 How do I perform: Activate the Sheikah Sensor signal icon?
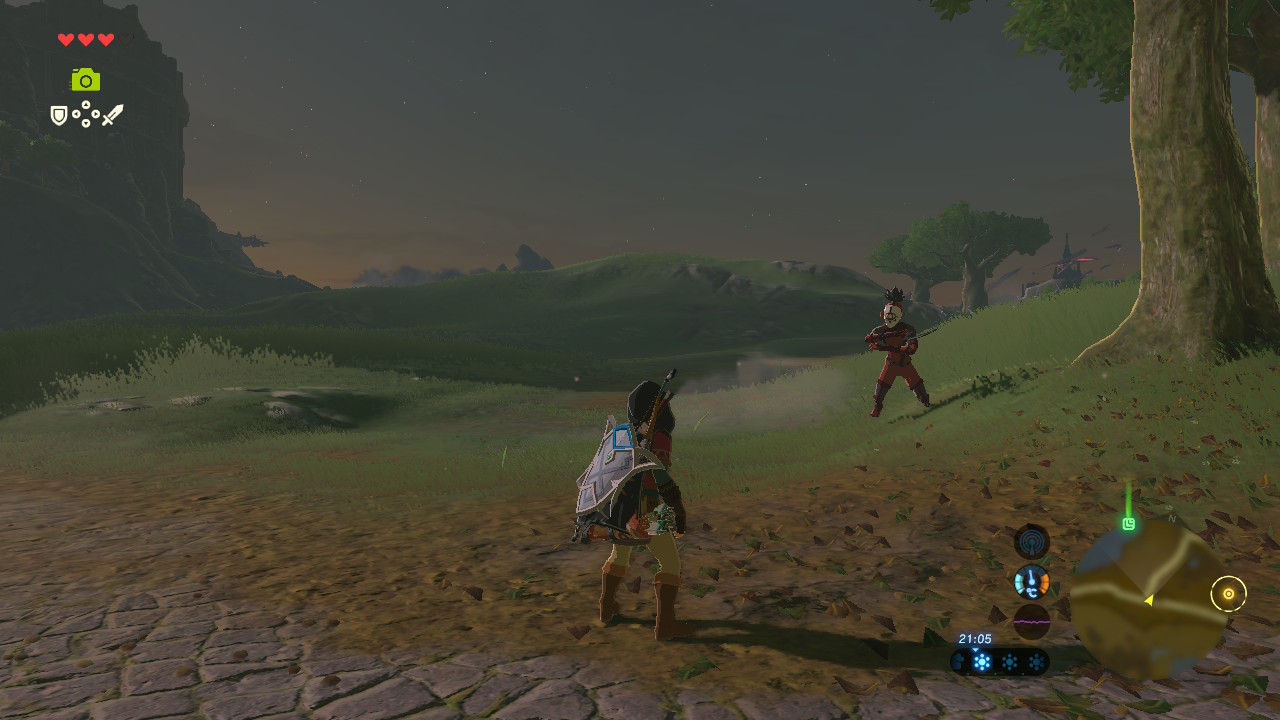click(x=1031, y=542)
